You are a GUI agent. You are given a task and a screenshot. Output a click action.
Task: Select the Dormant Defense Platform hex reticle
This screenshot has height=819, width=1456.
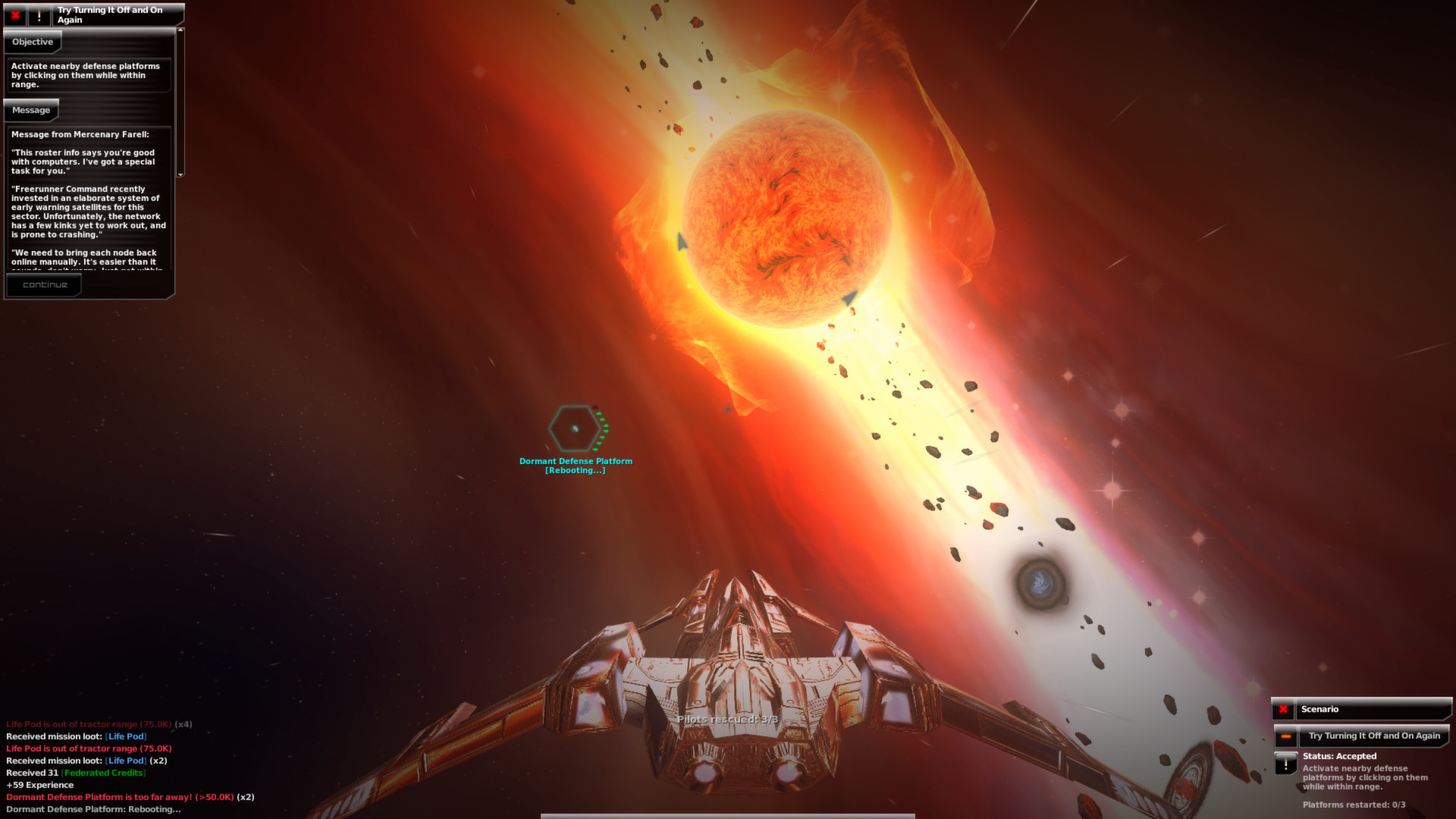pos(574,430)
